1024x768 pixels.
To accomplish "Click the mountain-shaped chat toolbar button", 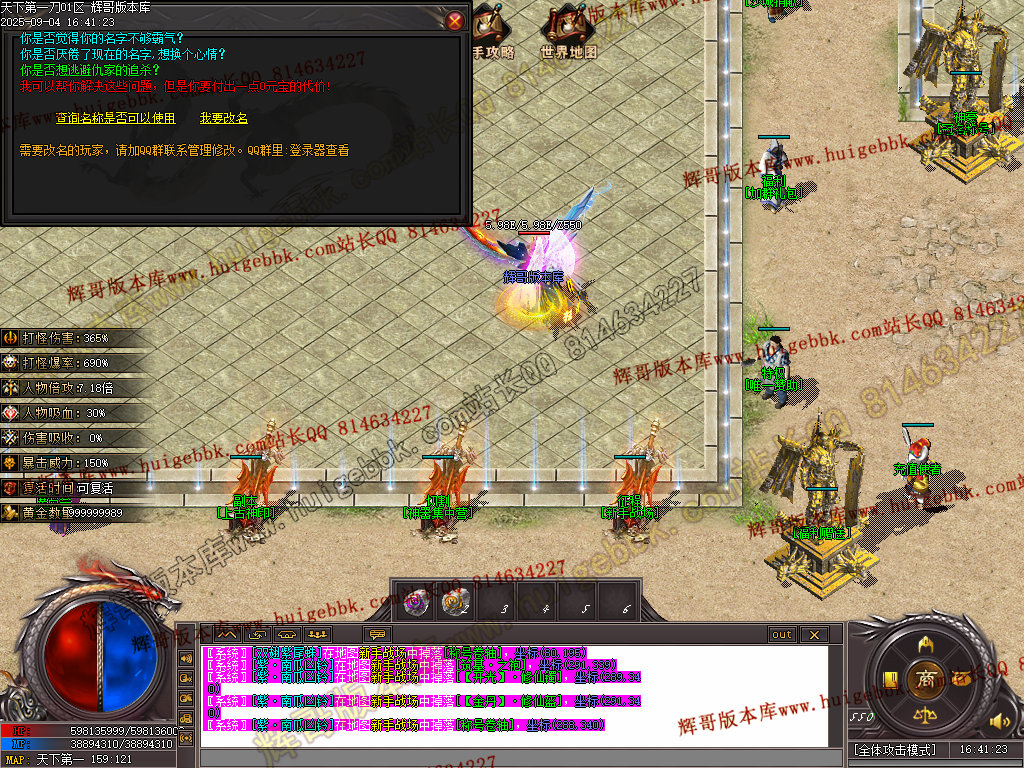I will coord(226,635).
